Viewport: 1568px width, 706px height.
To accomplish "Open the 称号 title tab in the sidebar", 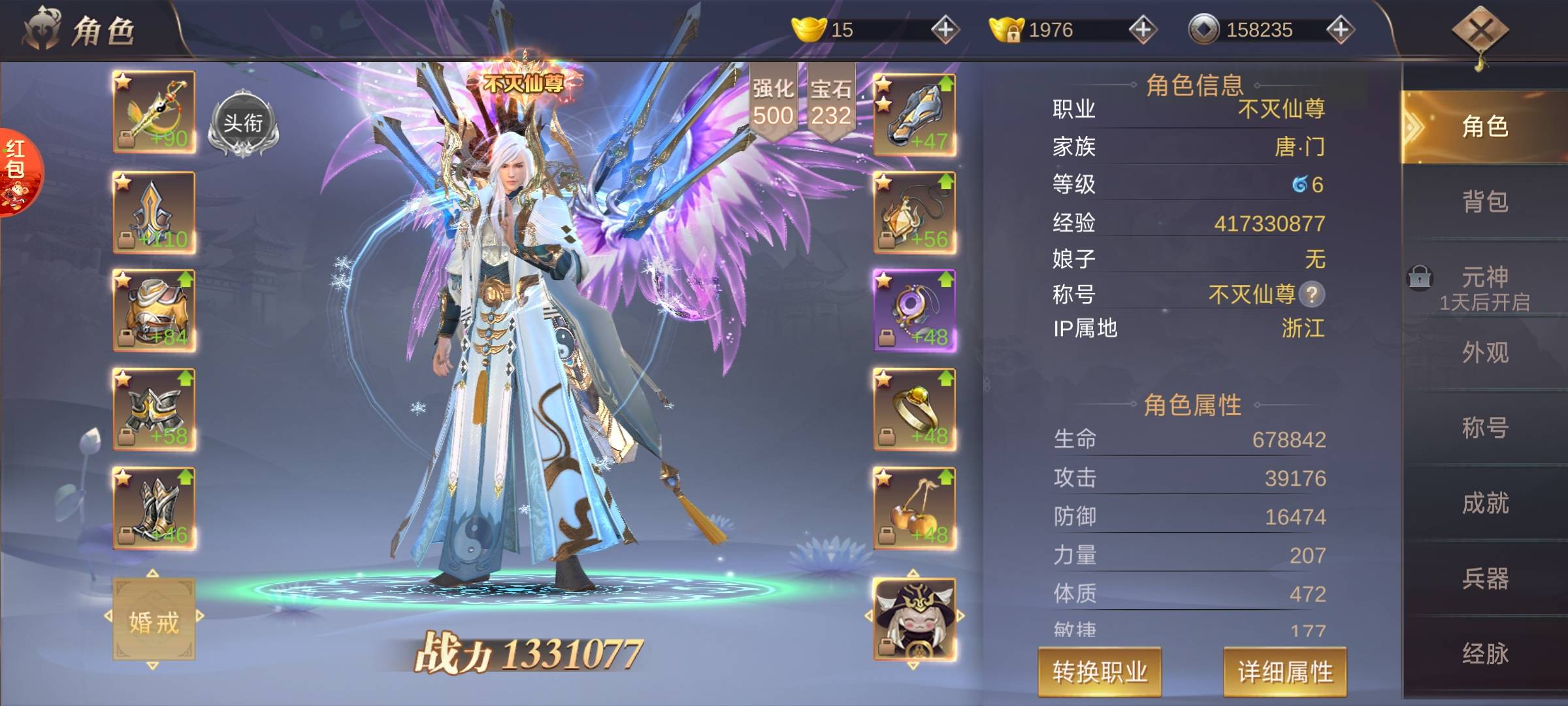I will (1484, 428).
